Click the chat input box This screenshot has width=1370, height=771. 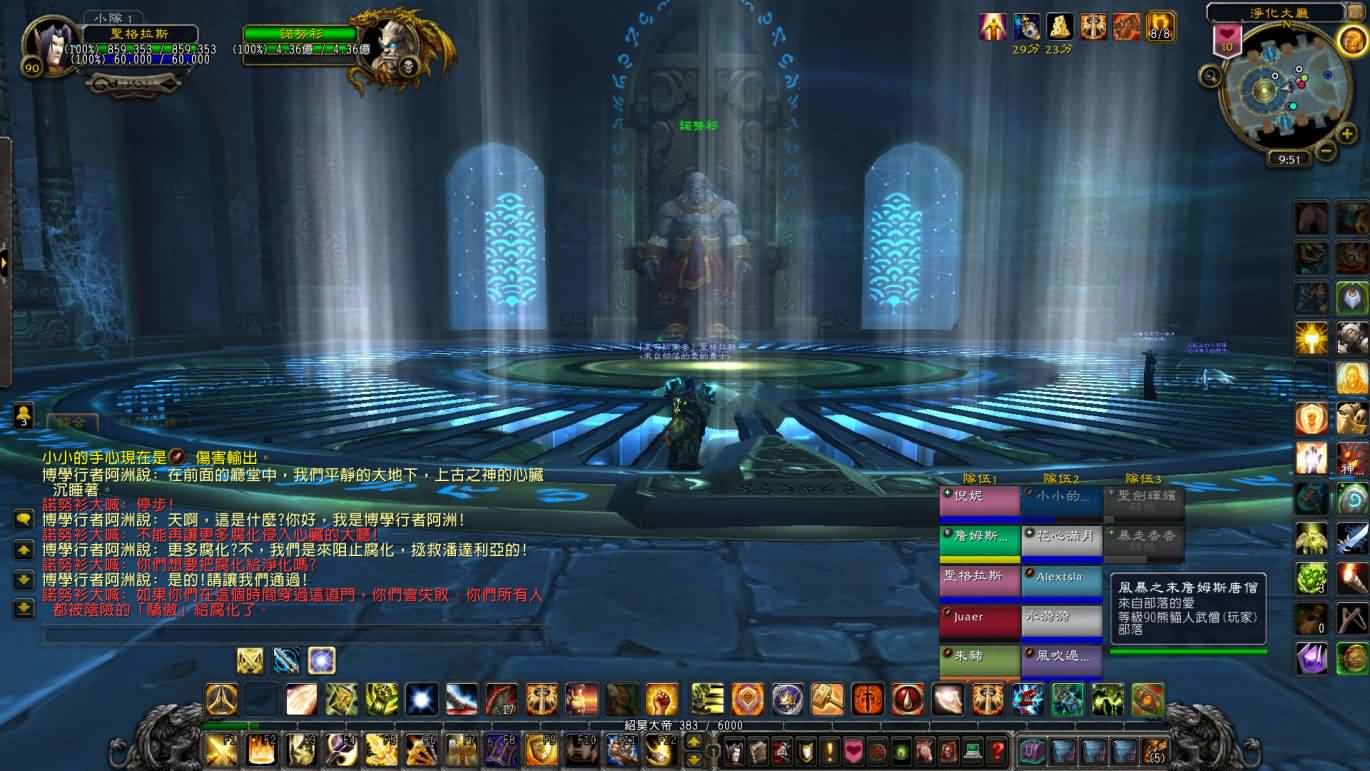pos(290,634)
